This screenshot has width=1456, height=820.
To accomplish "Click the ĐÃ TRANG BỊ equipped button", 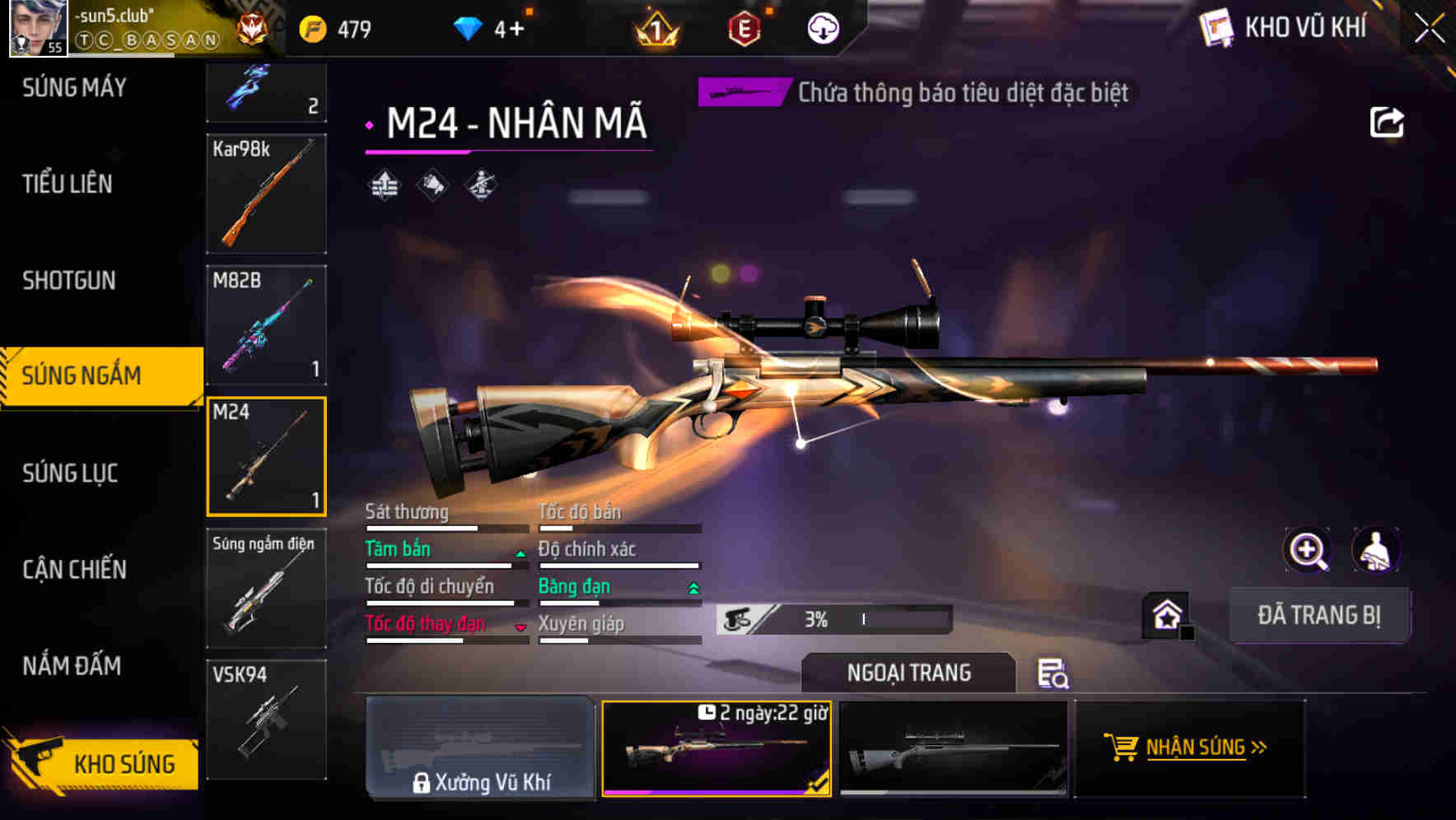I will pyautogui.click(x=1319, y=615).
